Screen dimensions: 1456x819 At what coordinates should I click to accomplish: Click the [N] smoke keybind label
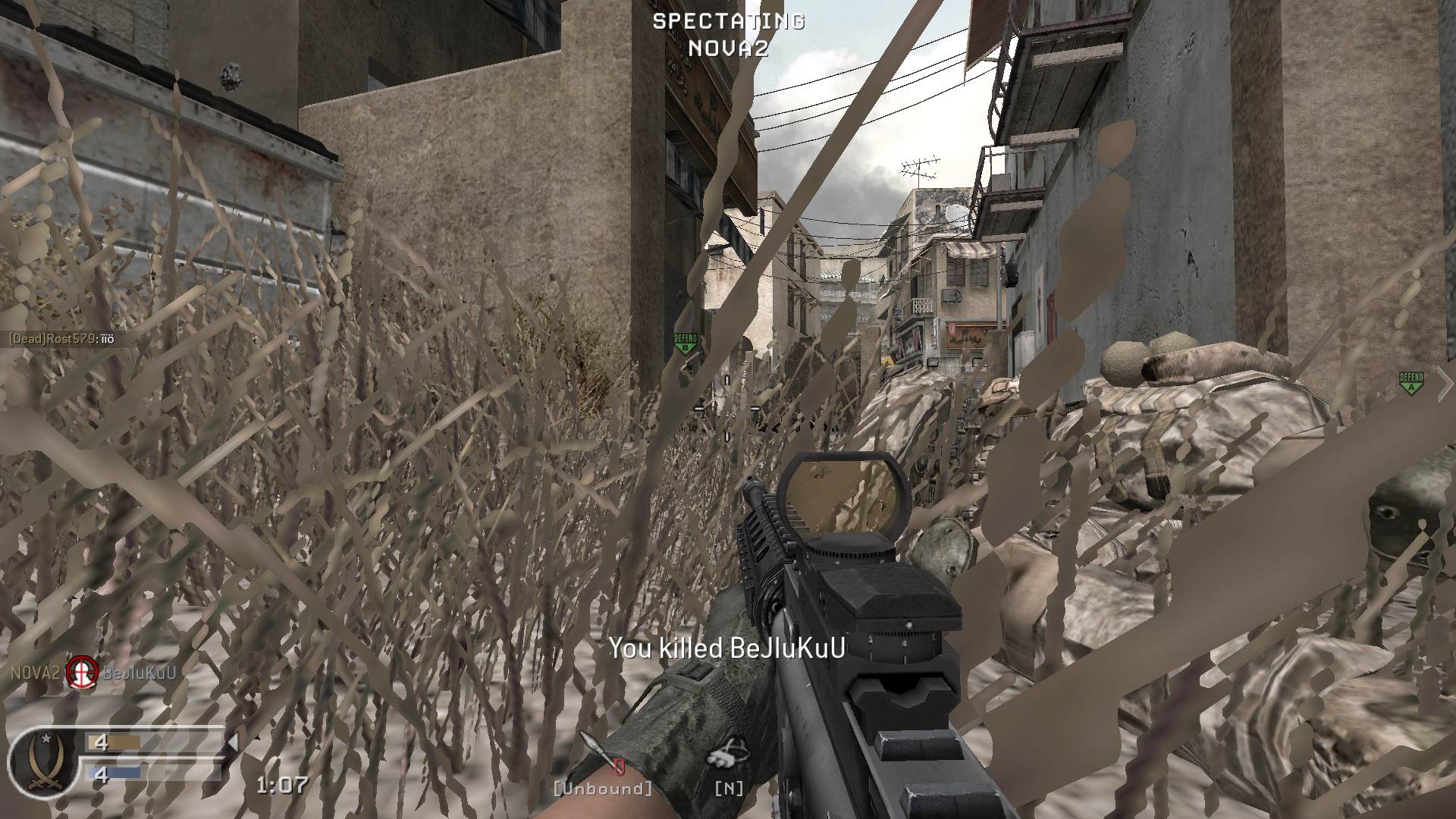coord(730,789)
